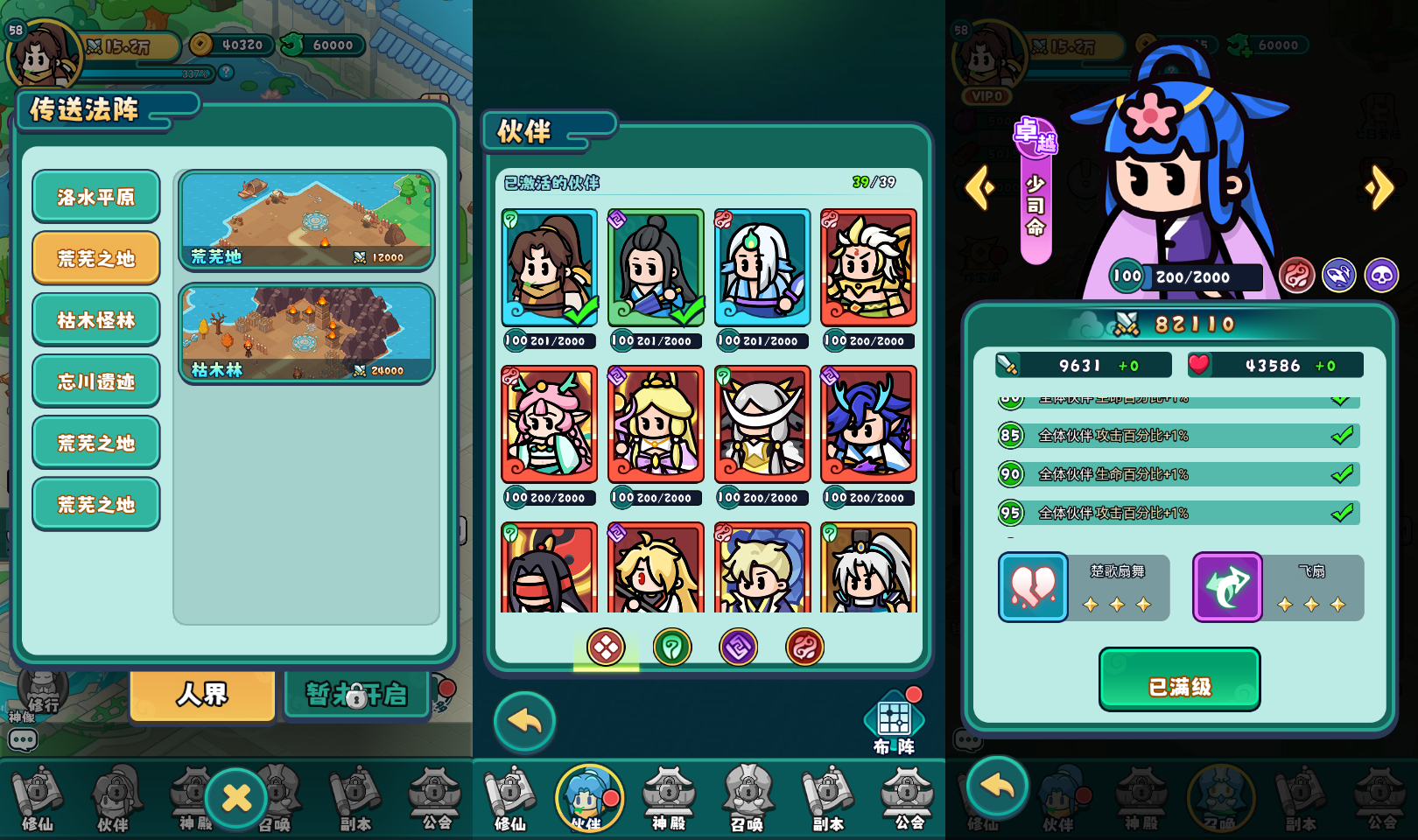Screen dimensions: 1418x840
Task: Select the 洛水平原 teleport destination
Action: 96,197
